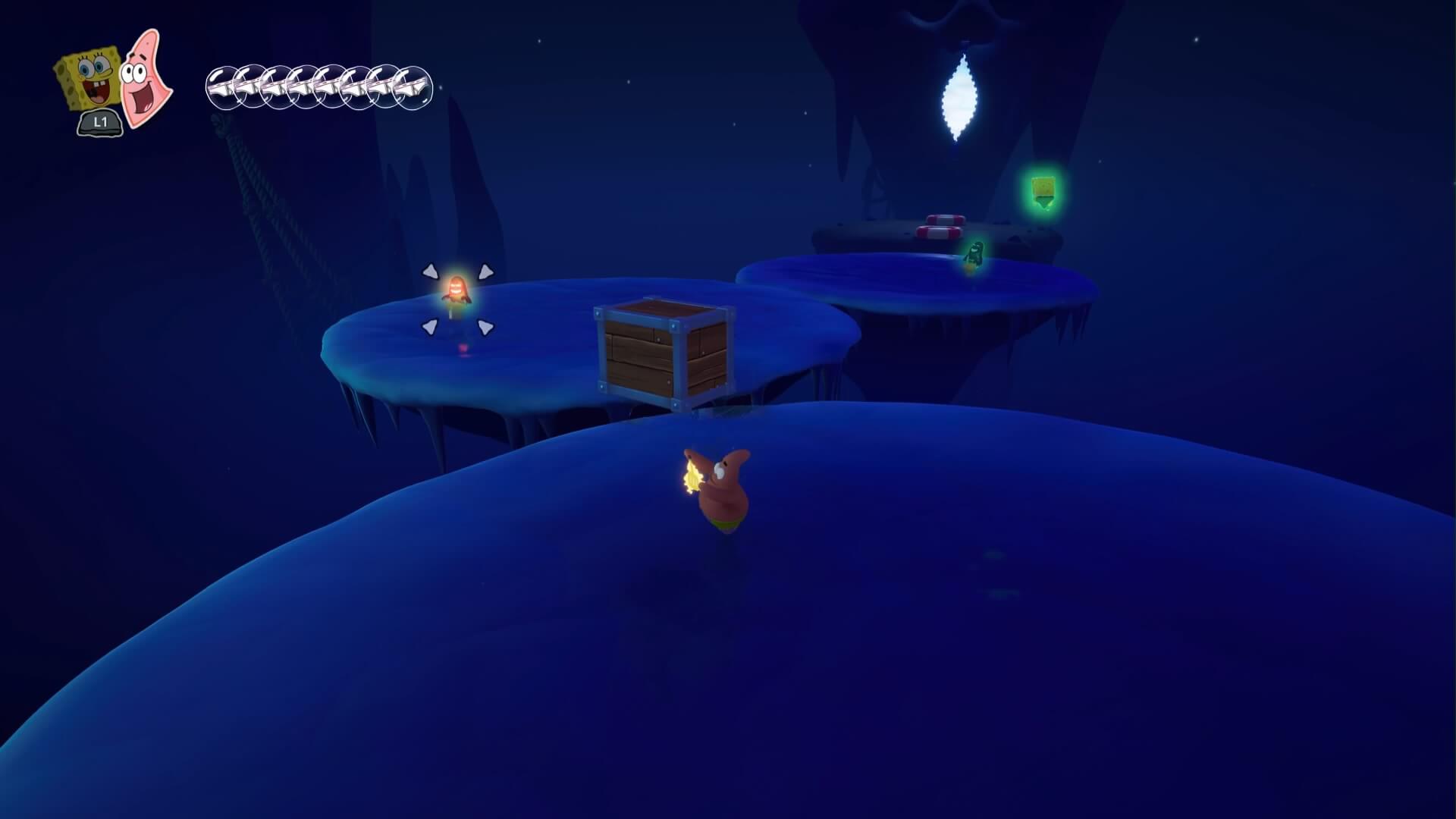Select the Patrick character portrait

[x=146, y=77]
